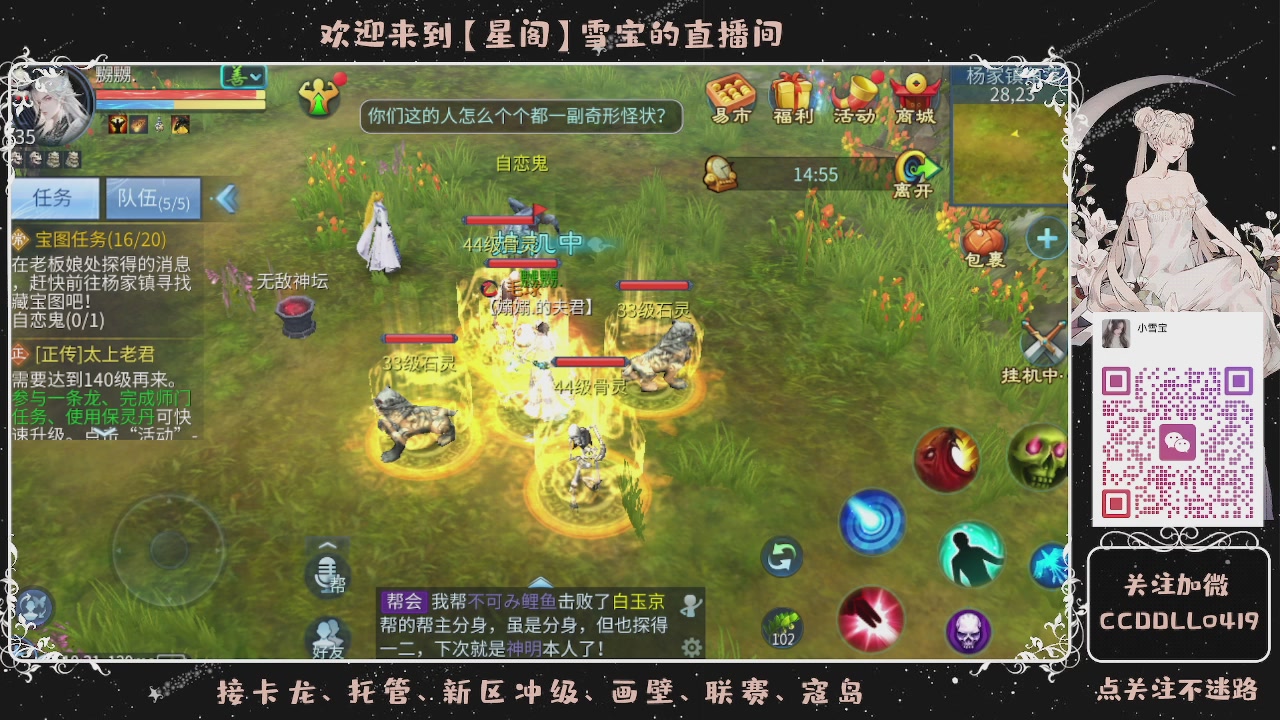
Task: Switch to the 任务 quest tab
Action: pyautogui.click(x=53, y=199)
